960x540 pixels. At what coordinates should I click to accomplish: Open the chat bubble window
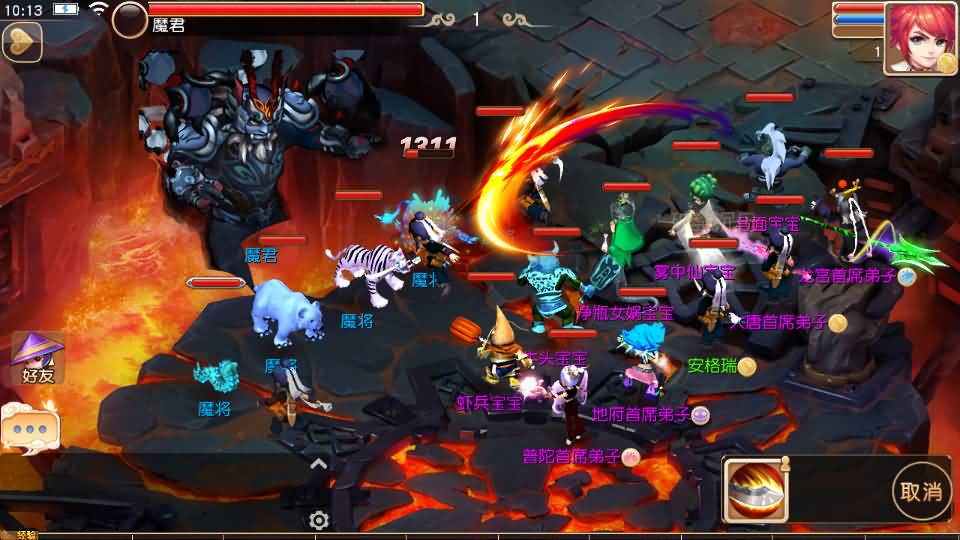tap(30, 427)
